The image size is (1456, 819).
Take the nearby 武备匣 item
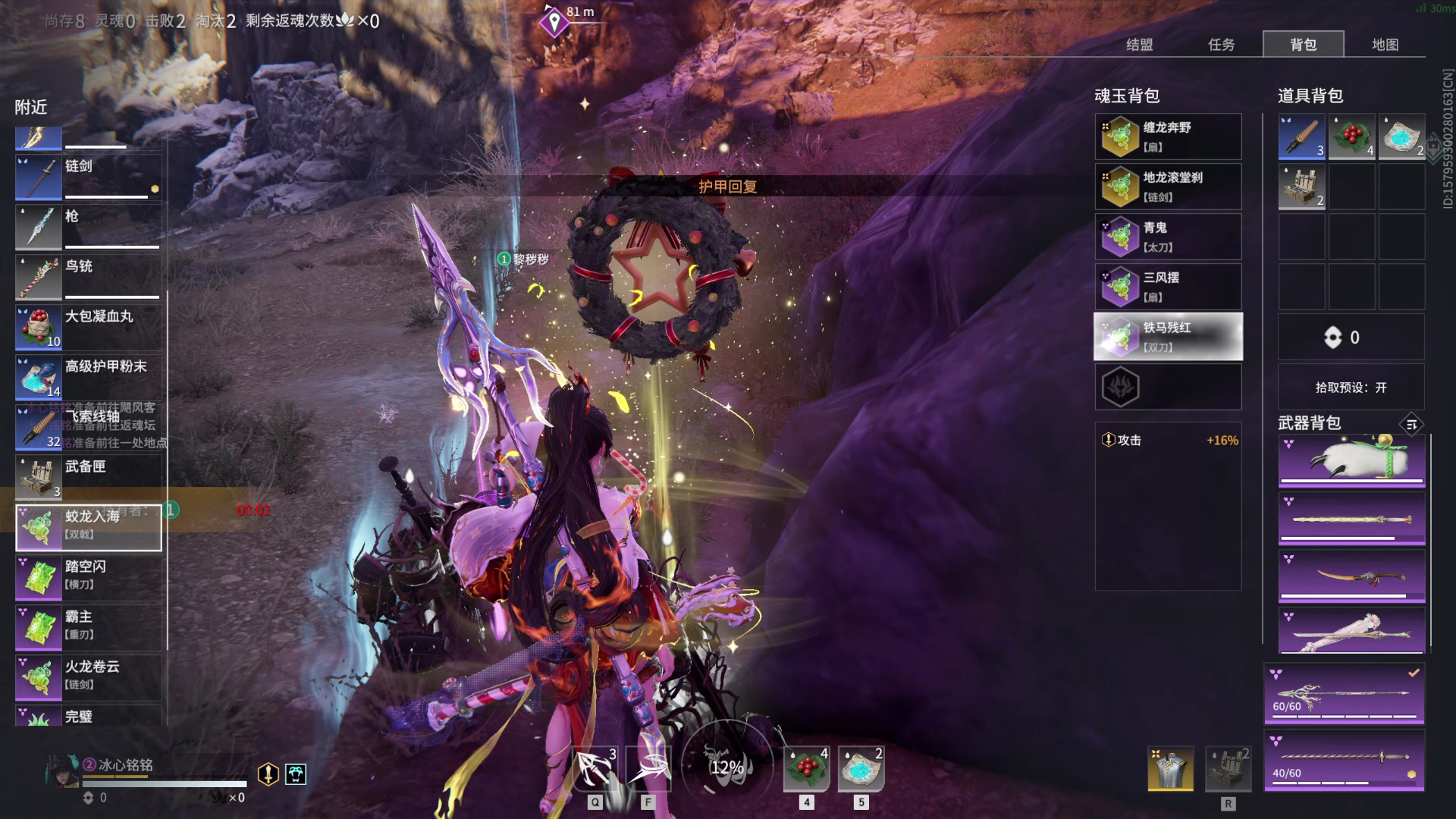[88, 477]
